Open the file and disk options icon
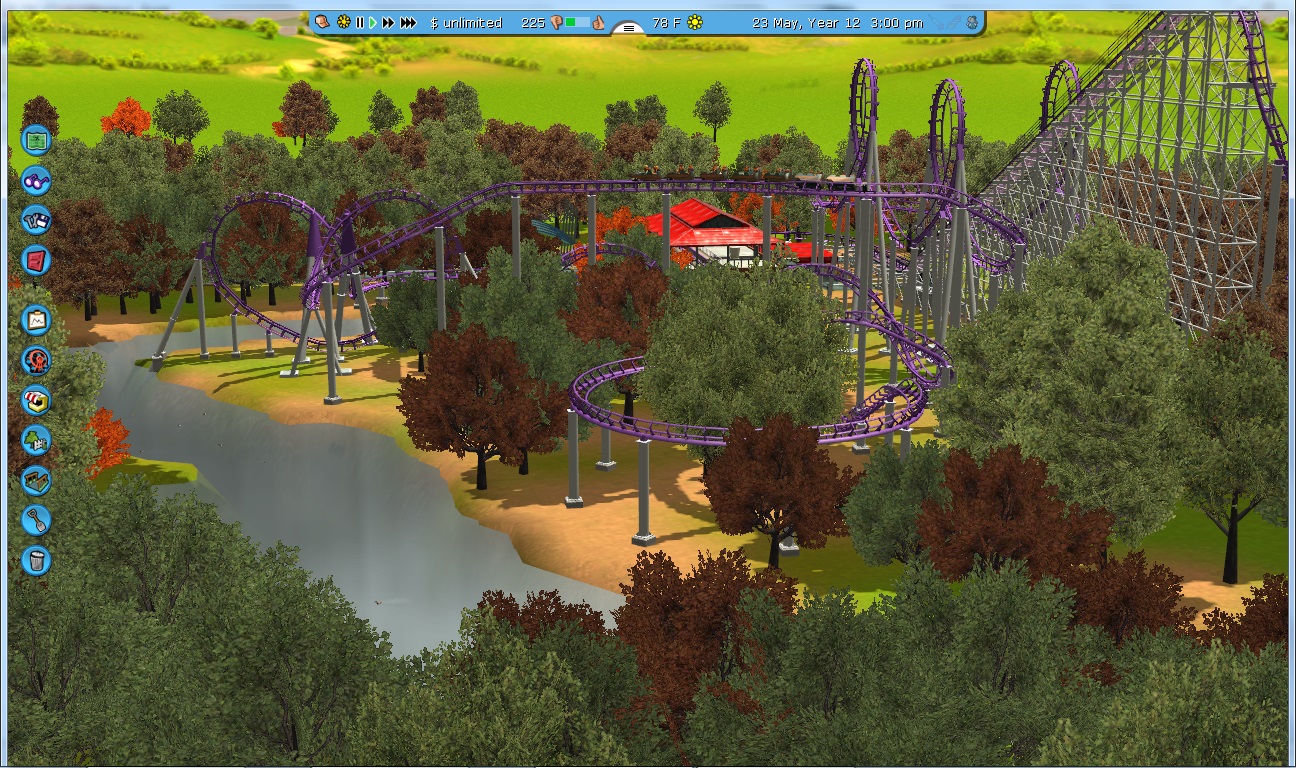Screen dimensions: 1296x768 click(x=36, y=220)
